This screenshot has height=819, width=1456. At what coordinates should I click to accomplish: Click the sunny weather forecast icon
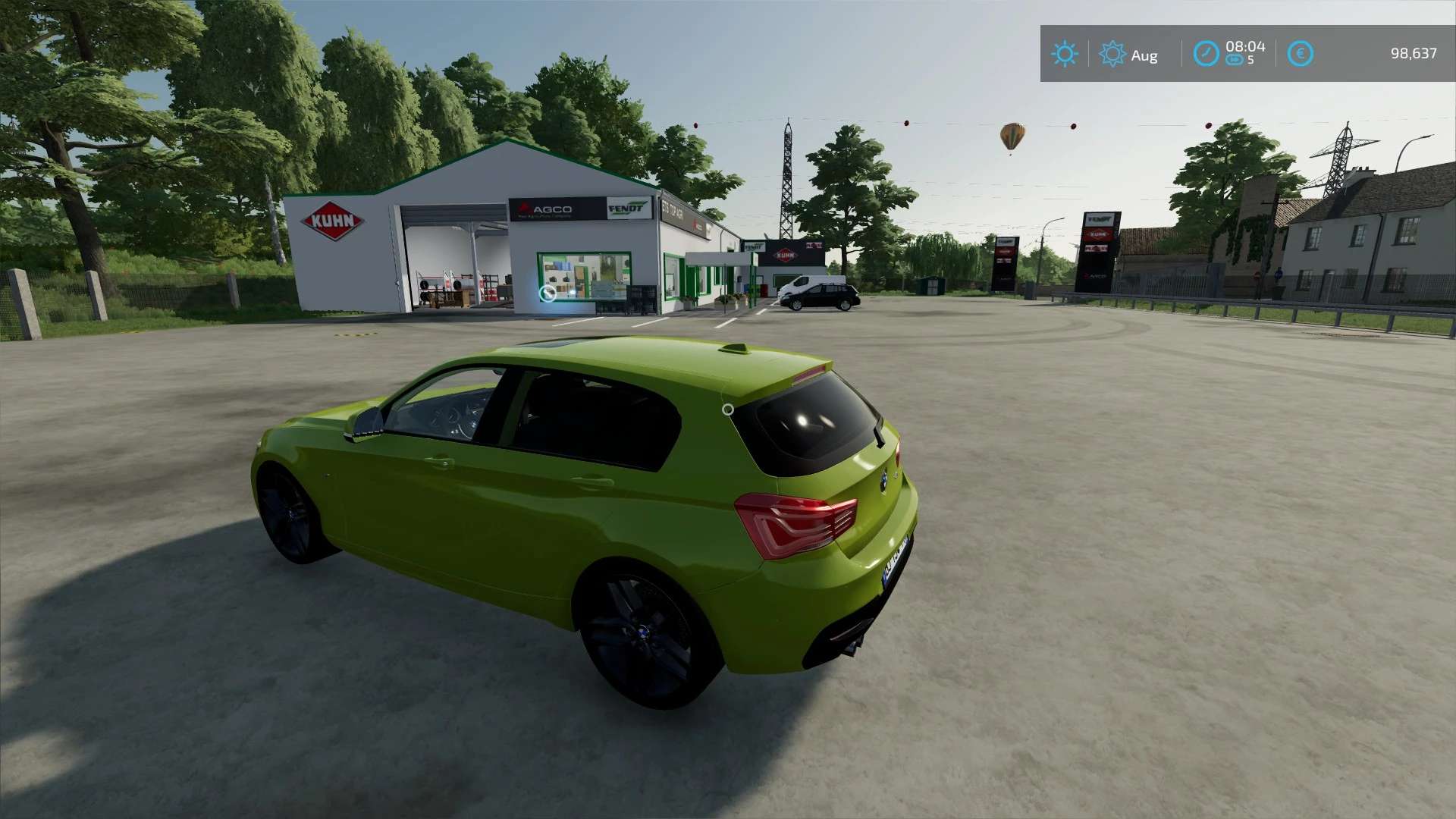[1064, 54]
